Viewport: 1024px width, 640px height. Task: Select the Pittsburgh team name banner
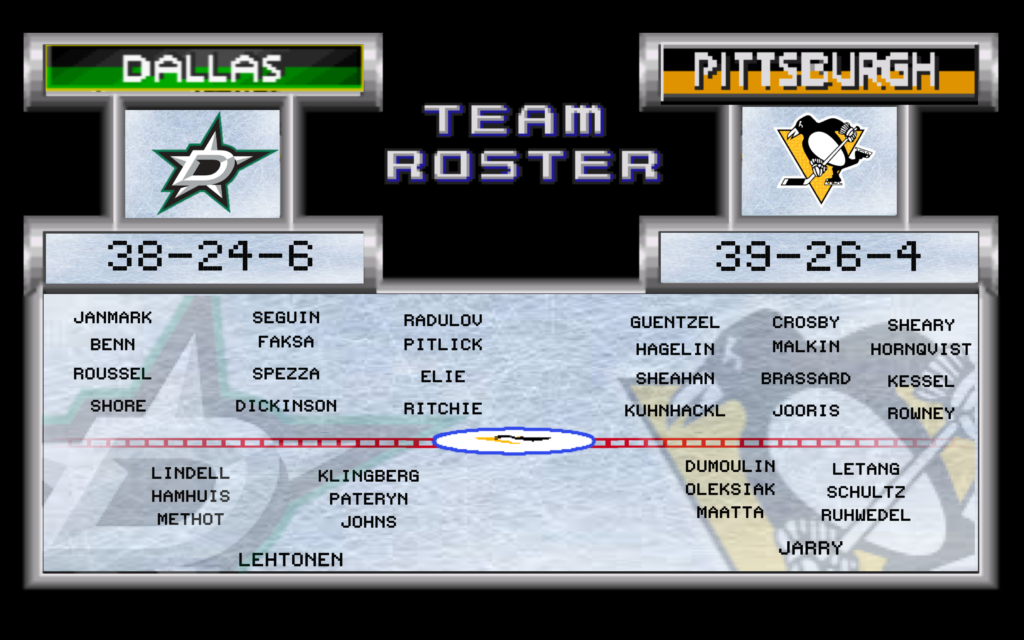pyautogui.click(x=819, y=72)
